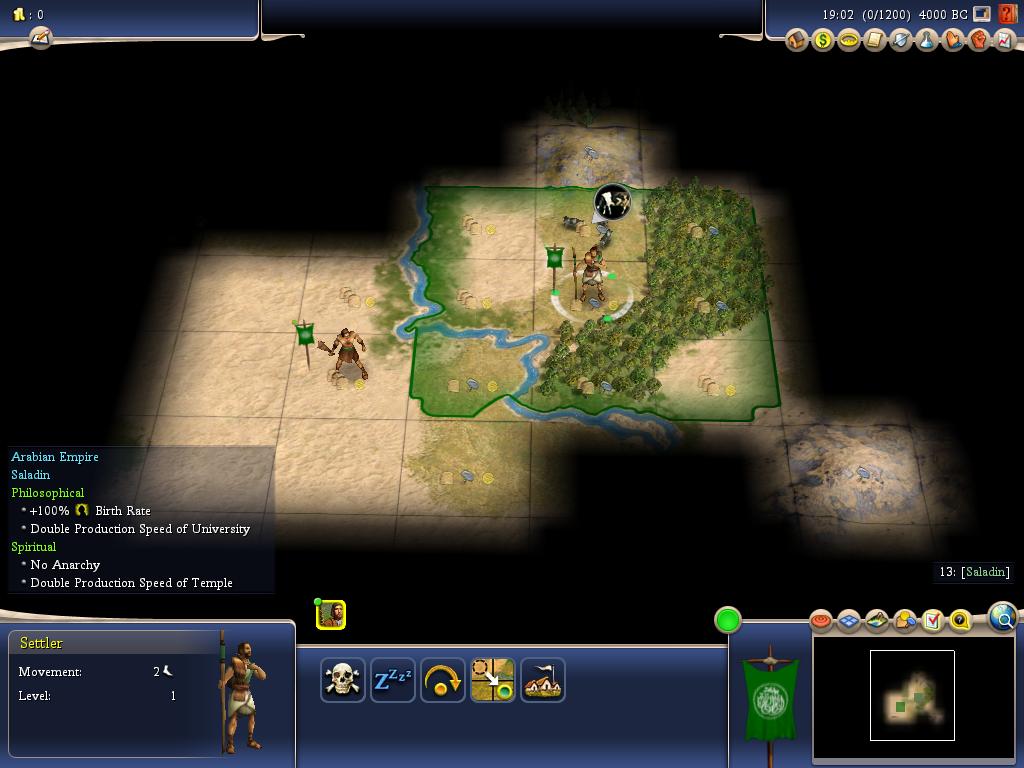Select the Settler portrait in the unit list

(x=331, y=614)
